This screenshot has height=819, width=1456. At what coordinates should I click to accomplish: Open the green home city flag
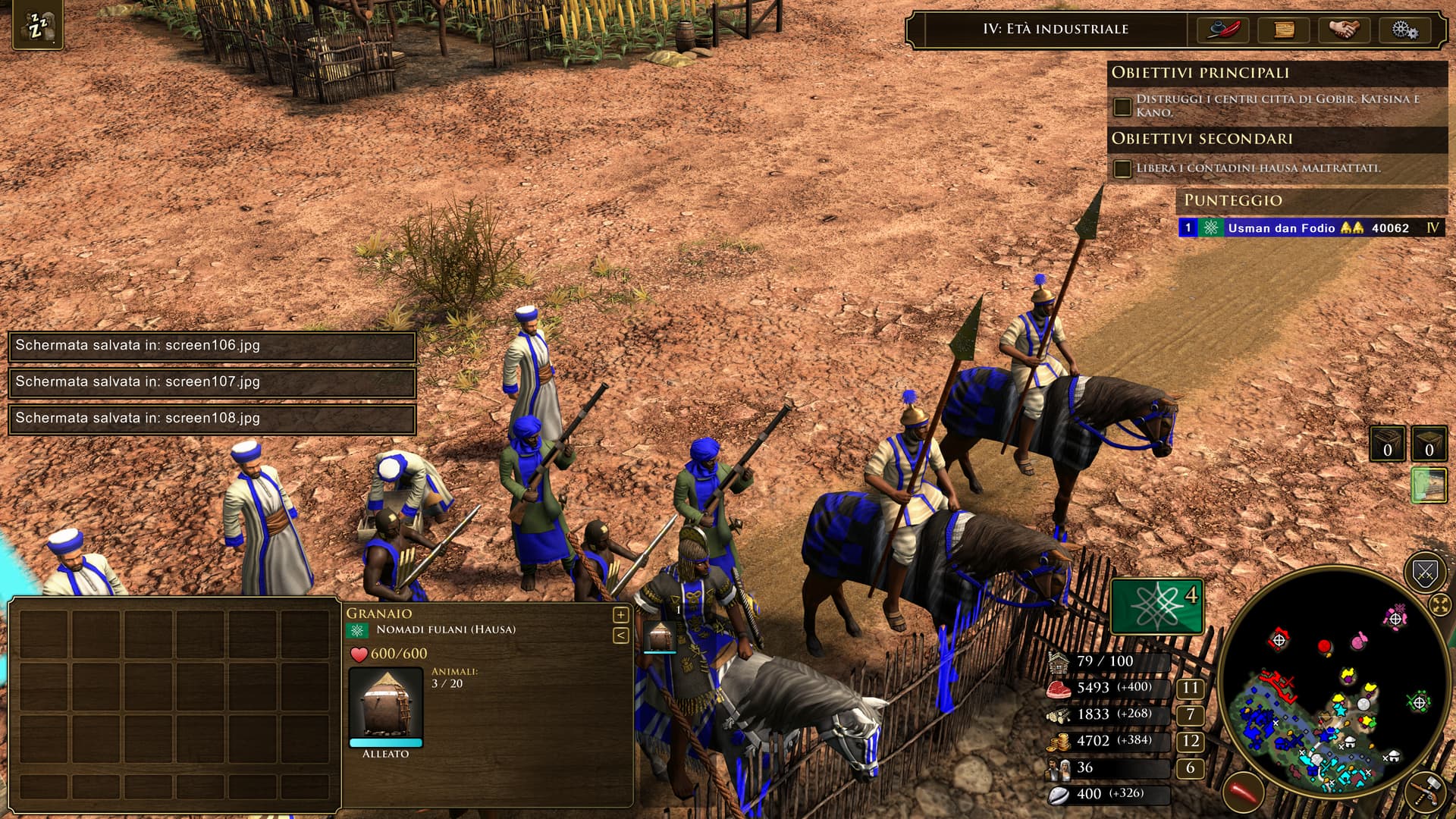(x=1156, y=606)
